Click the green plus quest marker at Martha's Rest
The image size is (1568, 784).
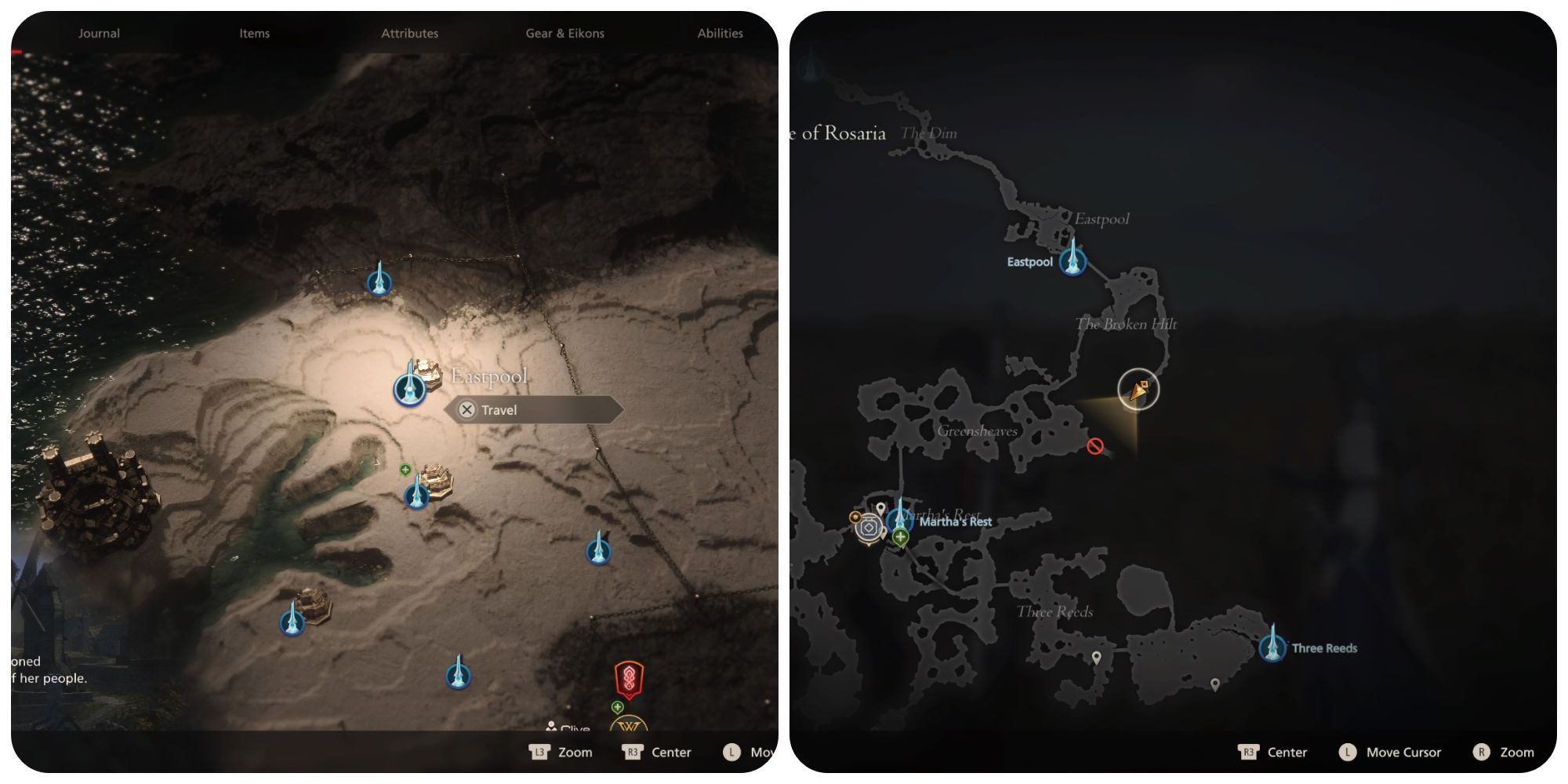coord(900,537)
